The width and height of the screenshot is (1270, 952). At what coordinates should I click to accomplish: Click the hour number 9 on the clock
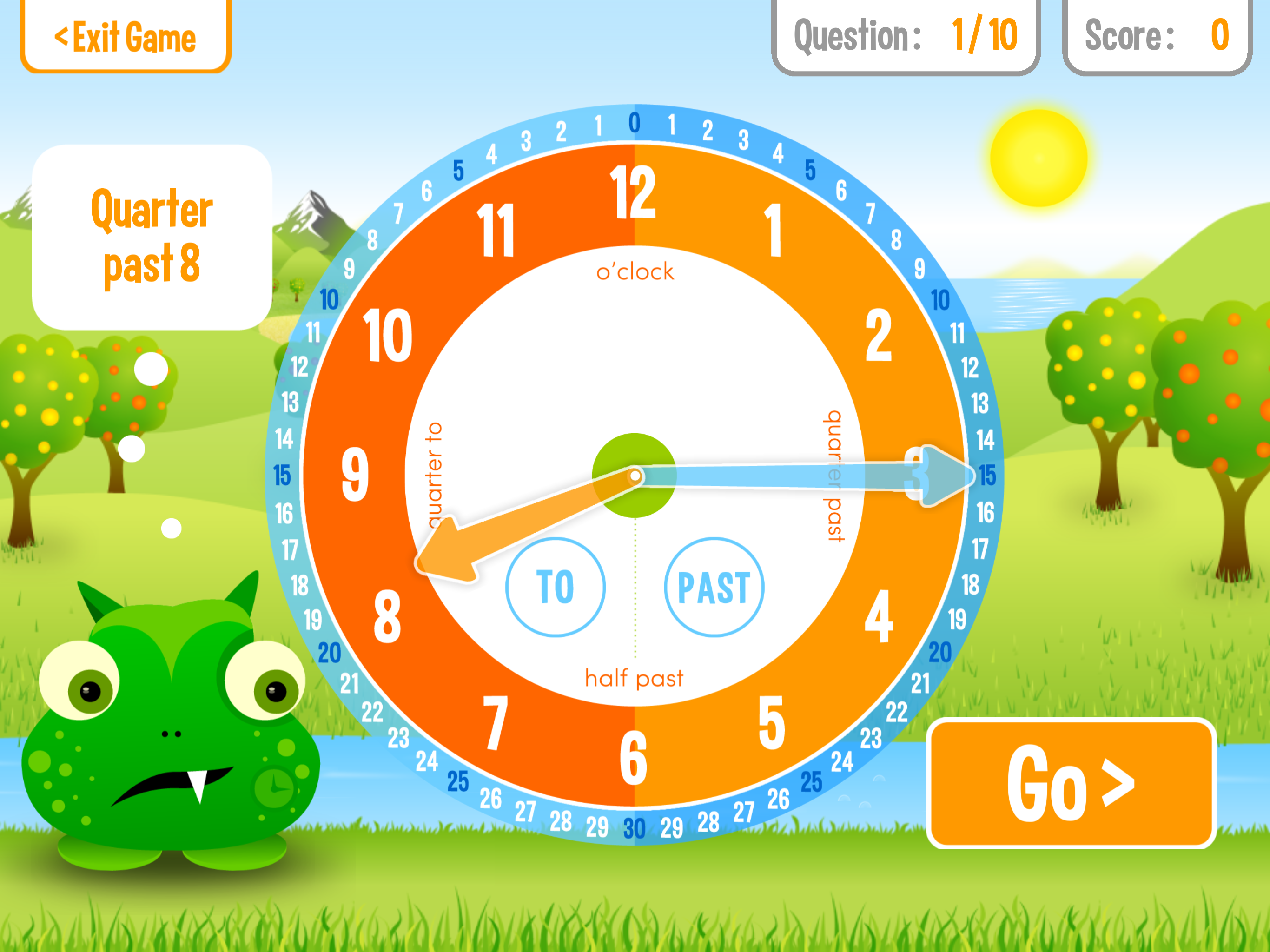[355, 474]
